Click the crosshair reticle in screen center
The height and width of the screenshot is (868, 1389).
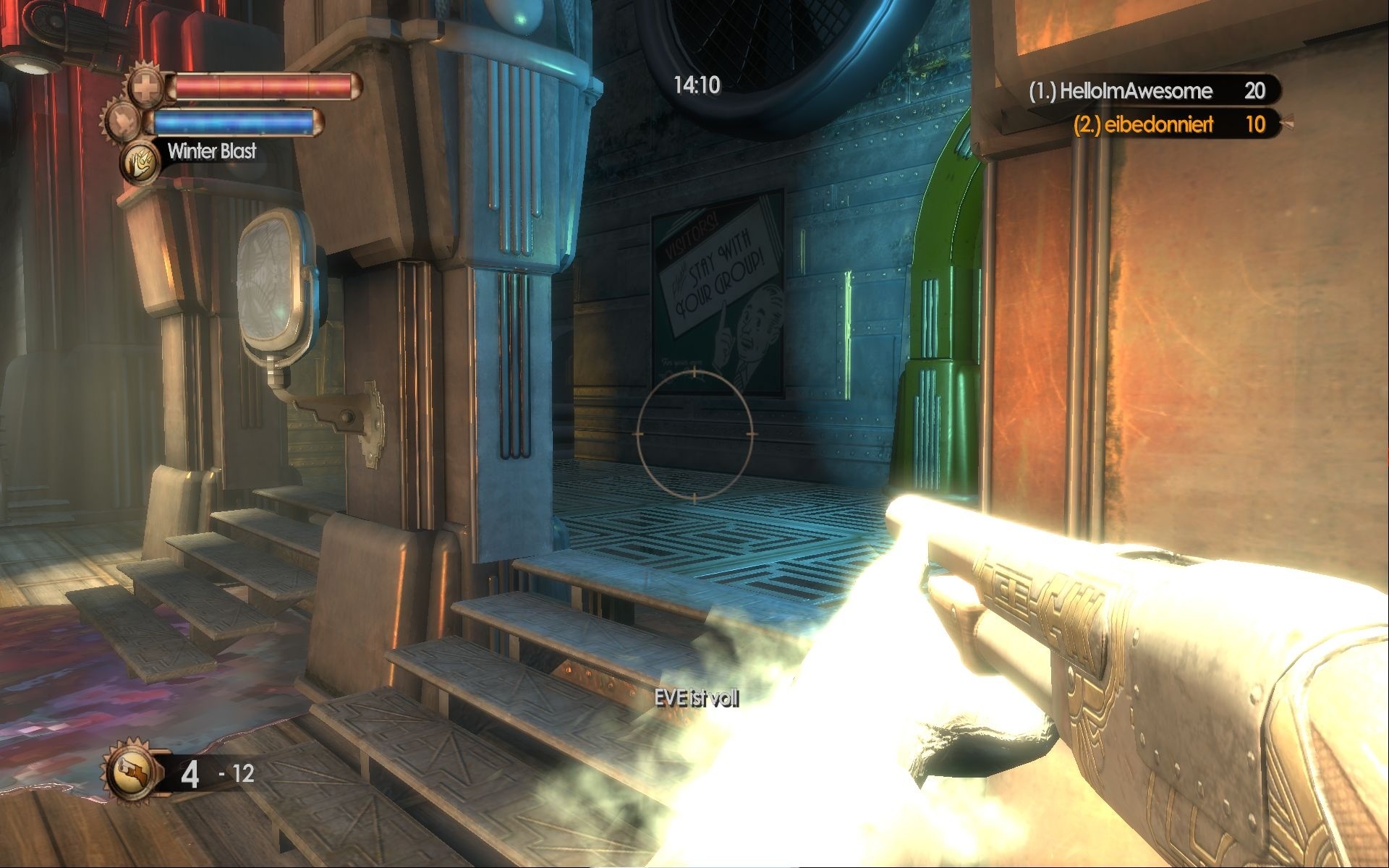[695, 435]
